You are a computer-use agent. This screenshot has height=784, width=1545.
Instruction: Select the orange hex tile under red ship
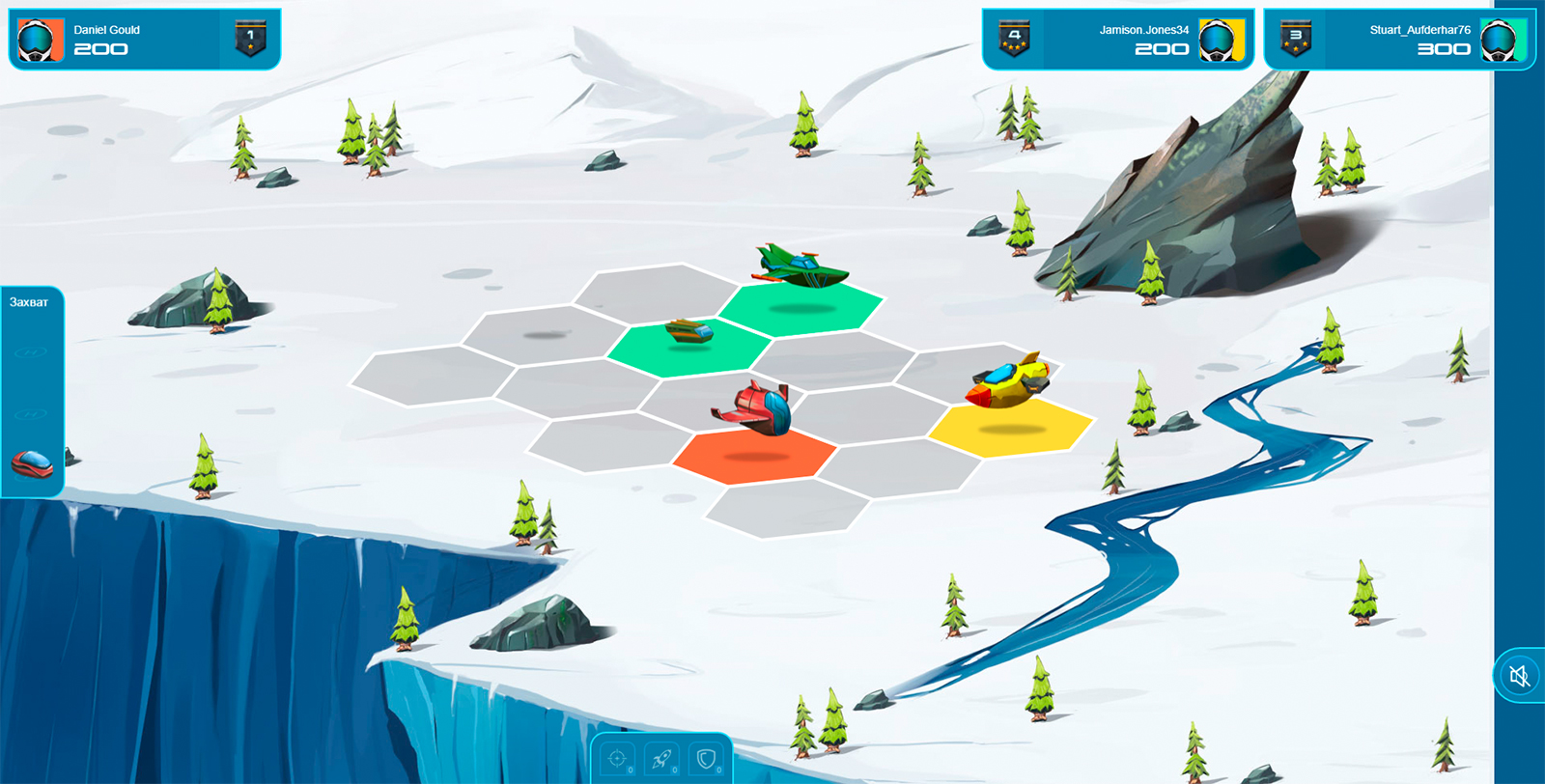click(x=754, y=457)
